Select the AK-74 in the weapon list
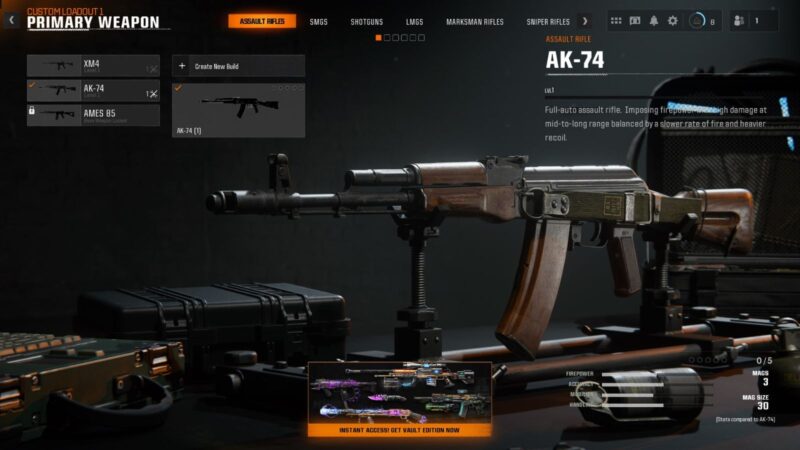 pyautogui.click(x=92, y=91)
